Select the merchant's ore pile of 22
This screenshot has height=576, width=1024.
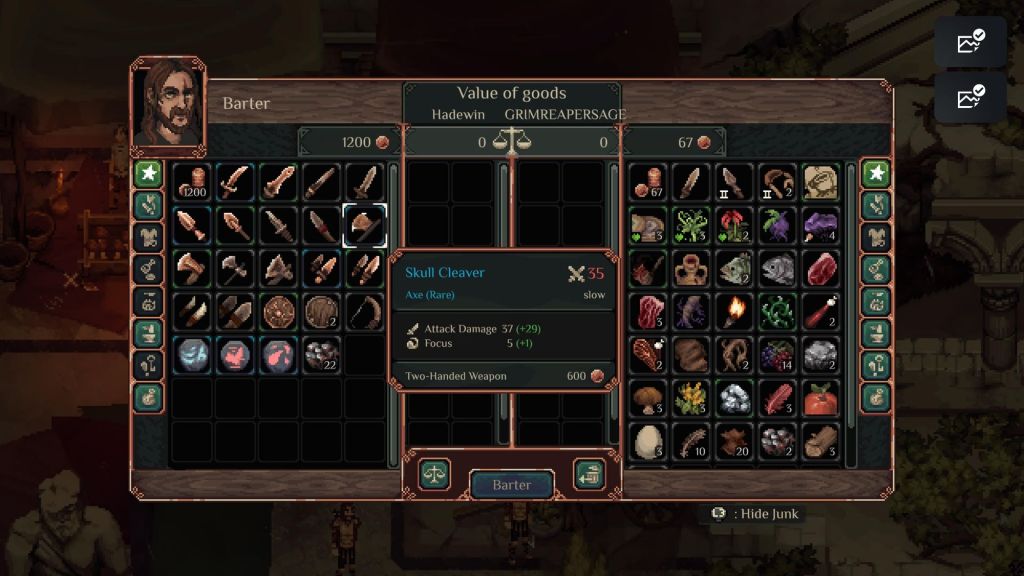322,355
